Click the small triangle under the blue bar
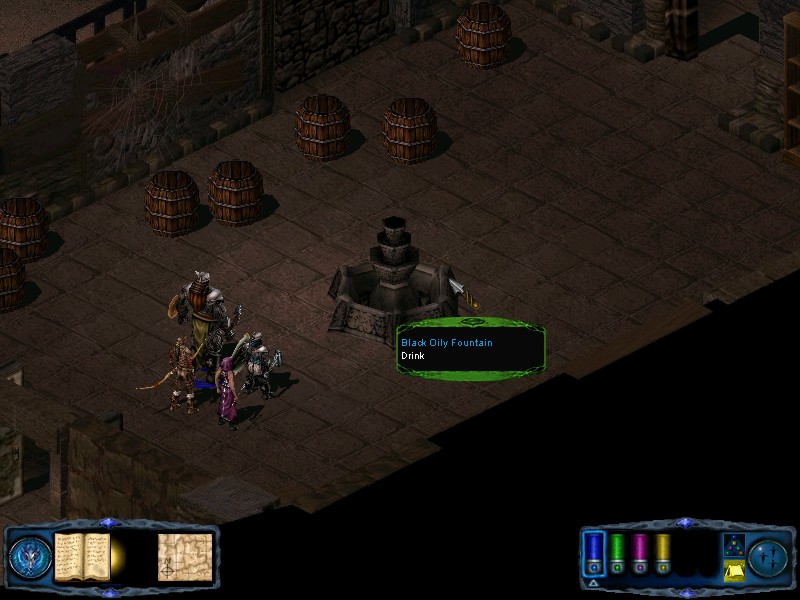 593,583
